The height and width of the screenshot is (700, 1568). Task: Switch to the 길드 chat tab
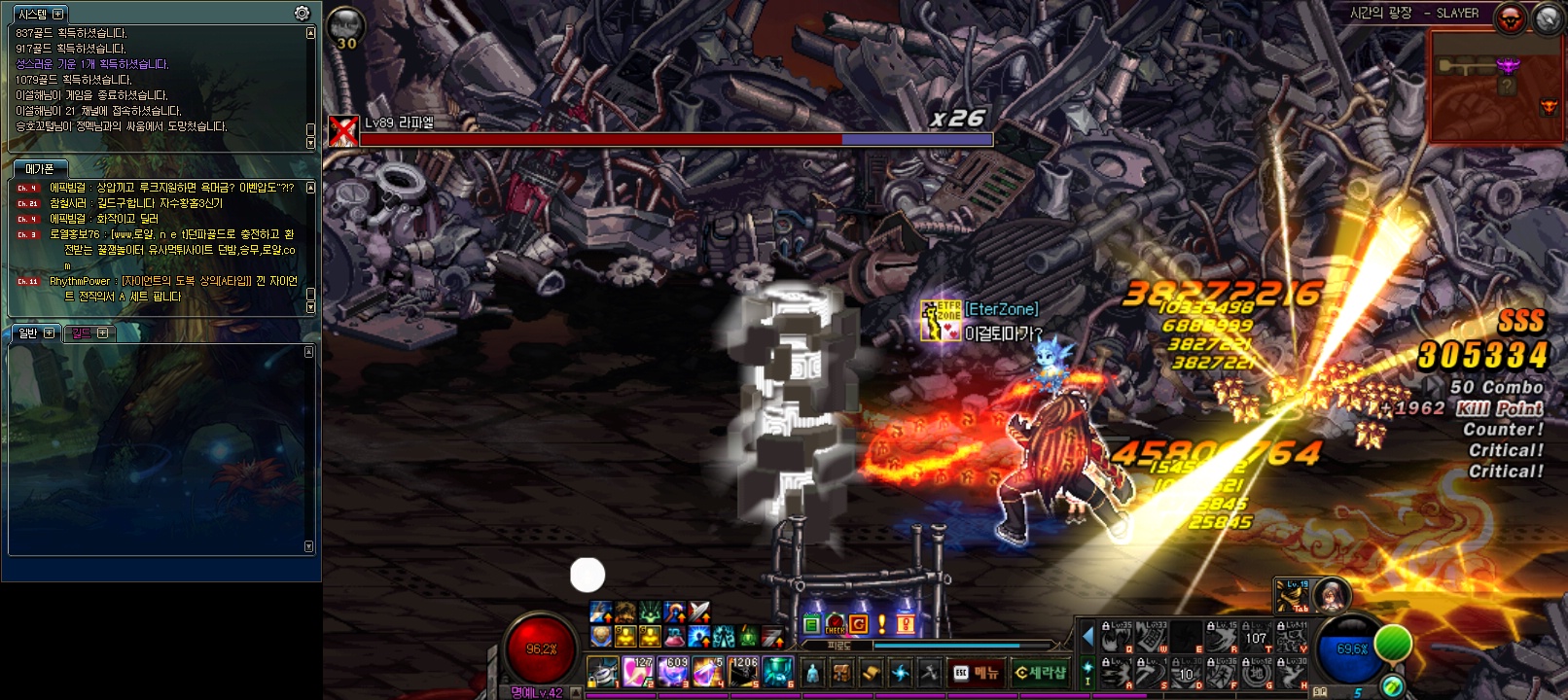click(83, 332)
